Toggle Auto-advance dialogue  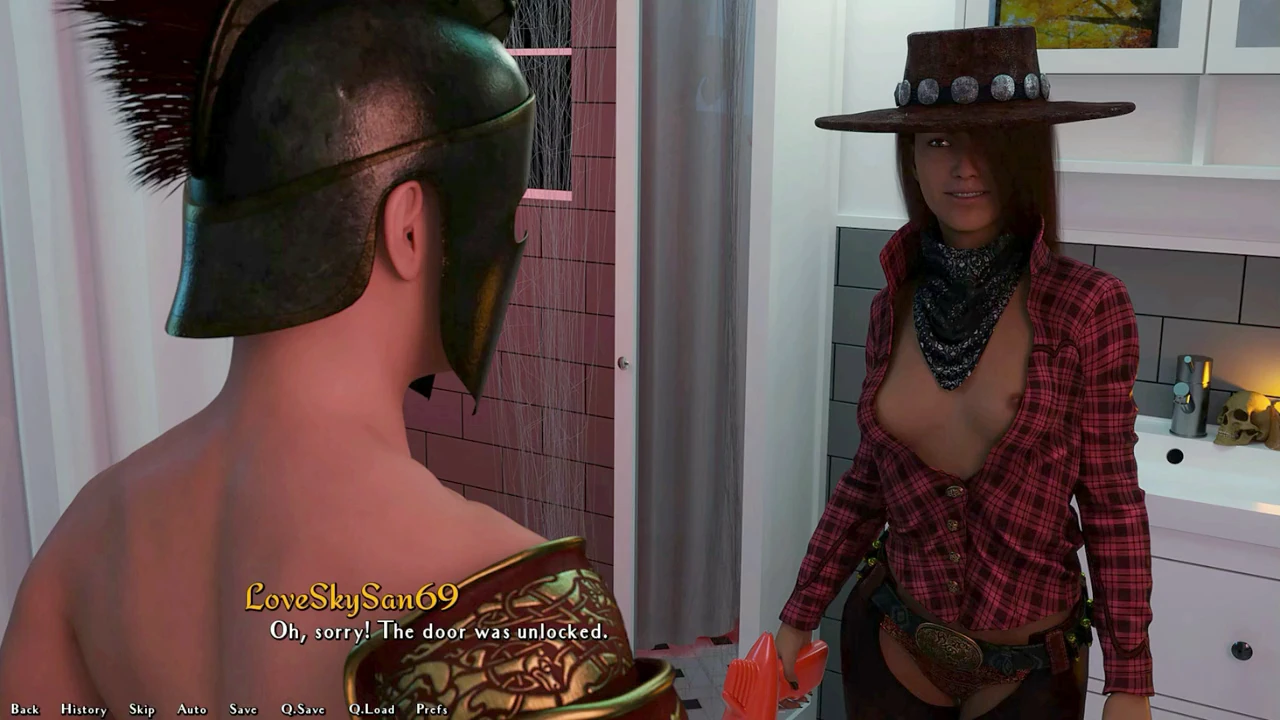191,709
